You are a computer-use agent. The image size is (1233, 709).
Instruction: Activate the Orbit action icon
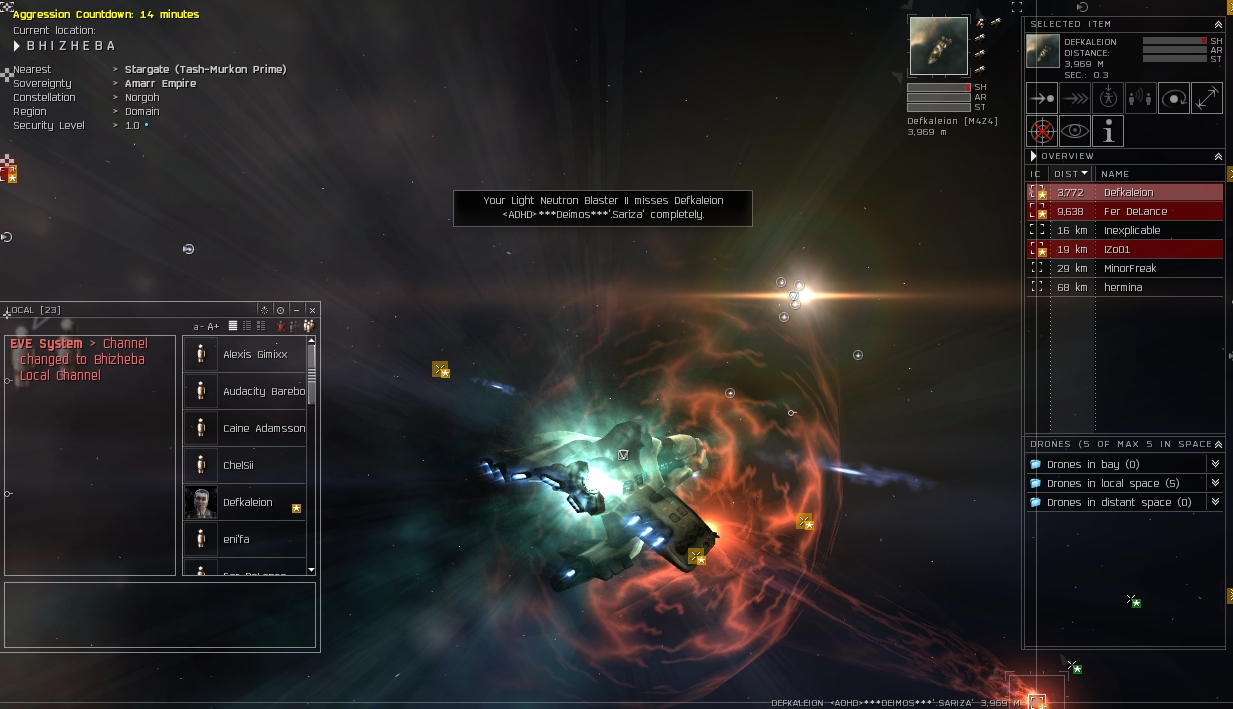1174,98
